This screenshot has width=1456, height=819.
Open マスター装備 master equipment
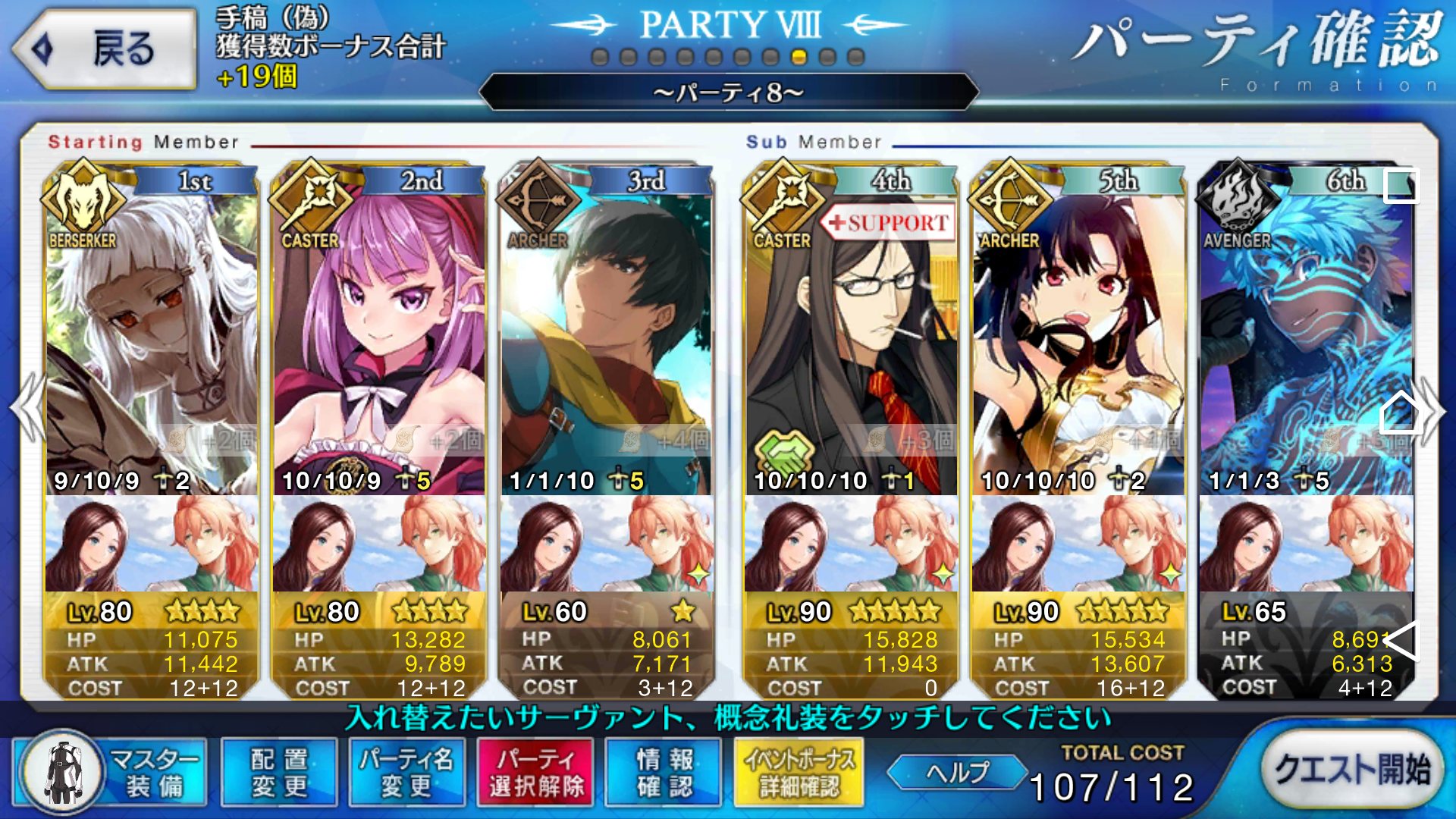coord(110,772)
